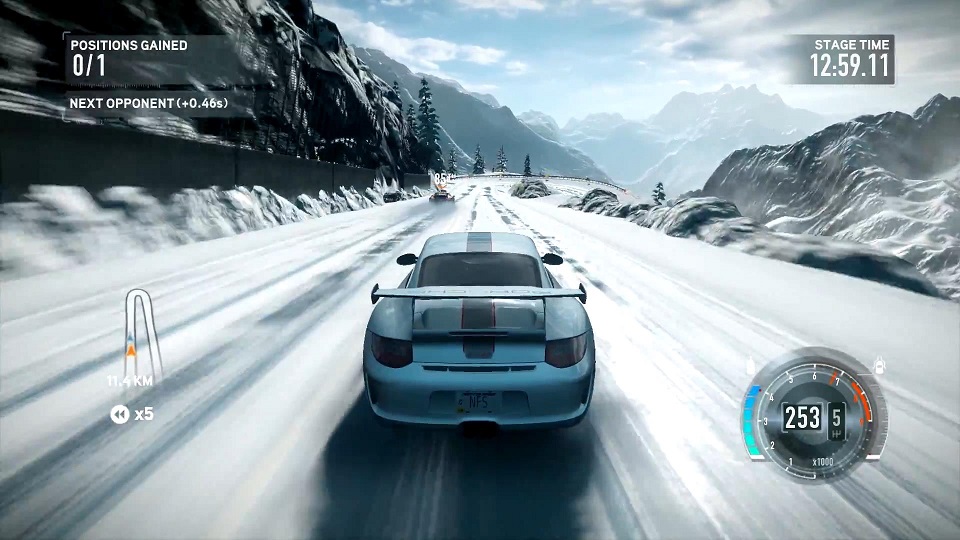Click the car damage icon beside the tachometer
960x540 pixels.
[x=880, y=364]
